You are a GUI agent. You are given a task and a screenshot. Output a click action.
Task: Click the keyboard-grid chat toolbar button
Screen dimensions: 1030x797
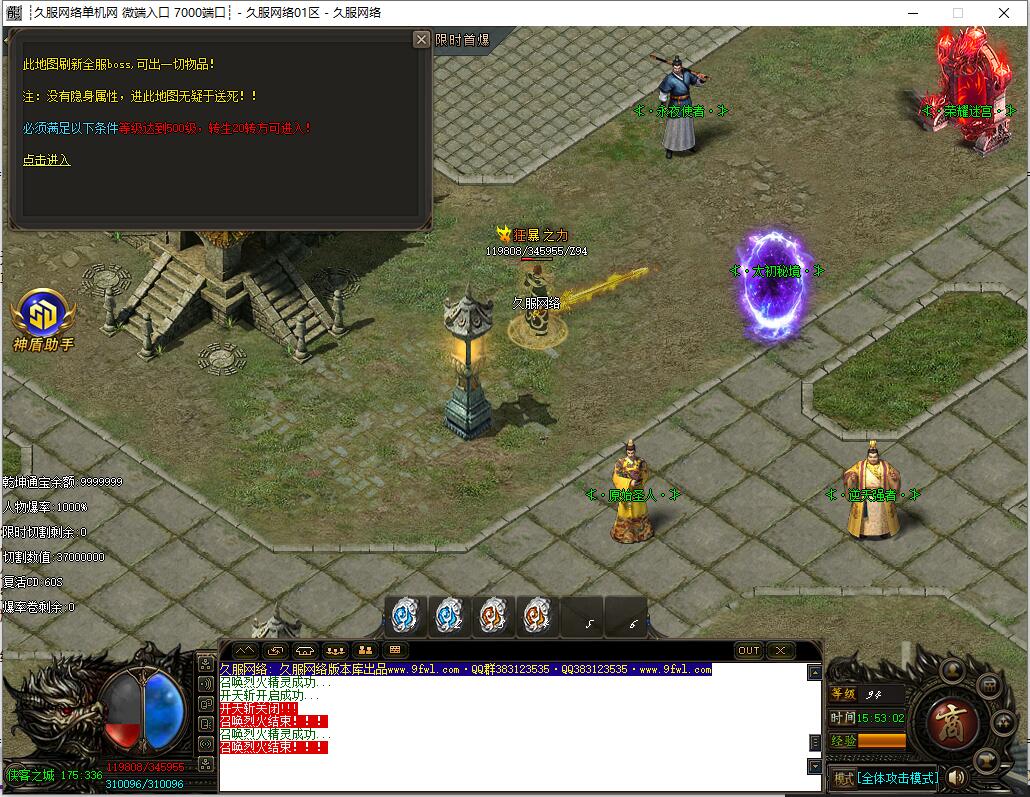pyautogui.click(x=393, y=651)
